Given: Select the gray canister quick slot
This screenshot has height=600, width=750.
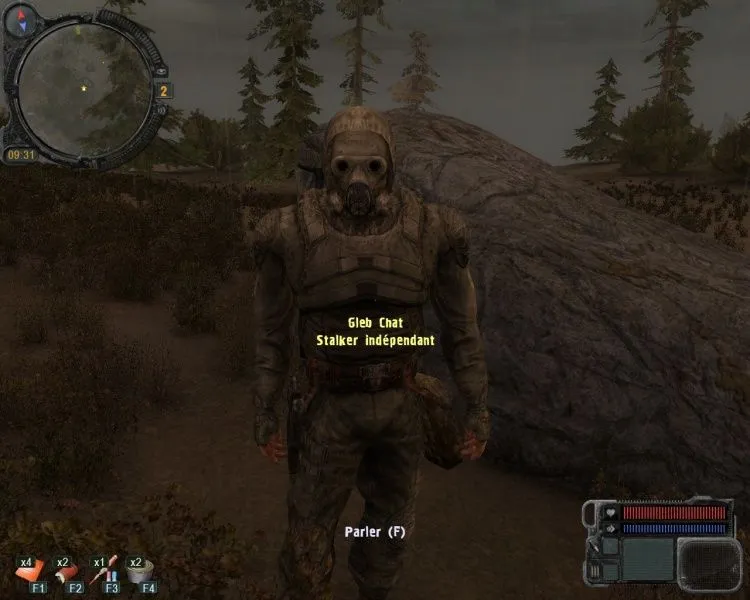Looking at the screenshot, I should coord(142,571).
